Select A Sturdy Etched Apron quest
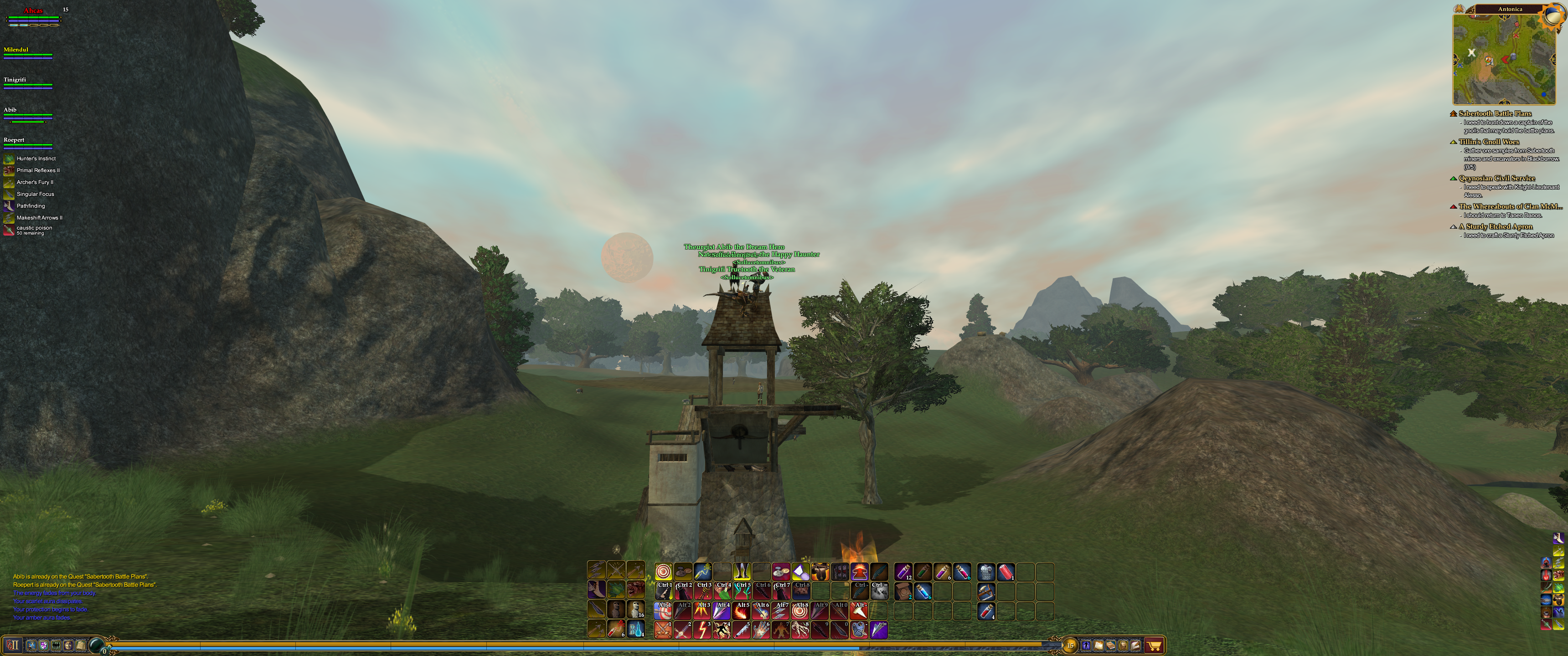This screenshot has height=656, width=1568. [1495, 226]
